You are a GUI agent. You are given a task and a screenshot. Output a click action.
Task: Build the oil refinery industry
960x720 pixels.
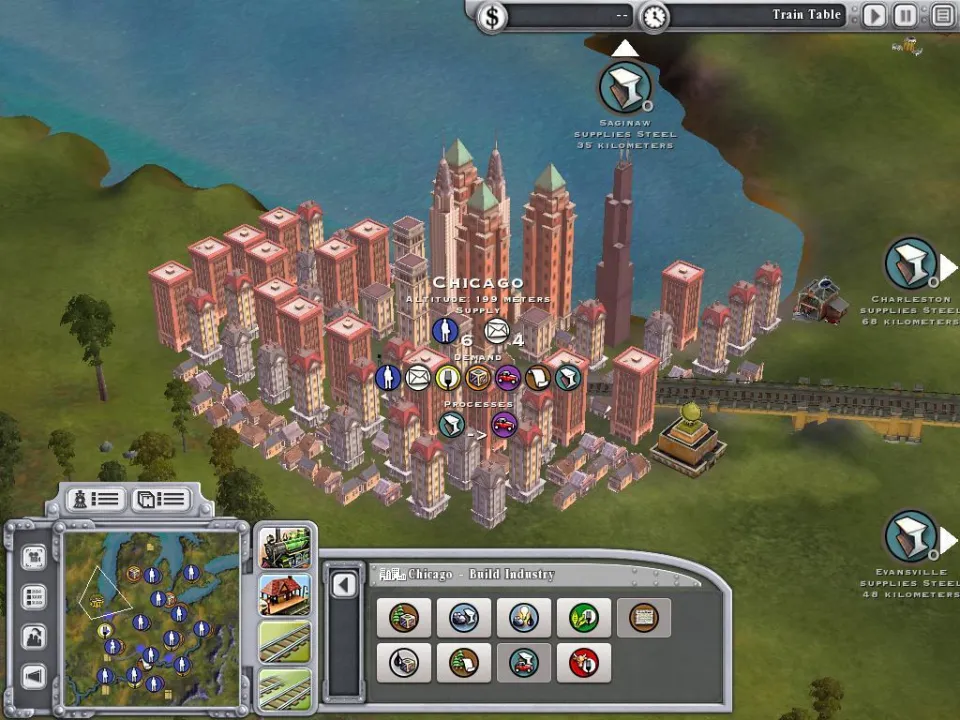pyautogui.click(x=404, y=662)
